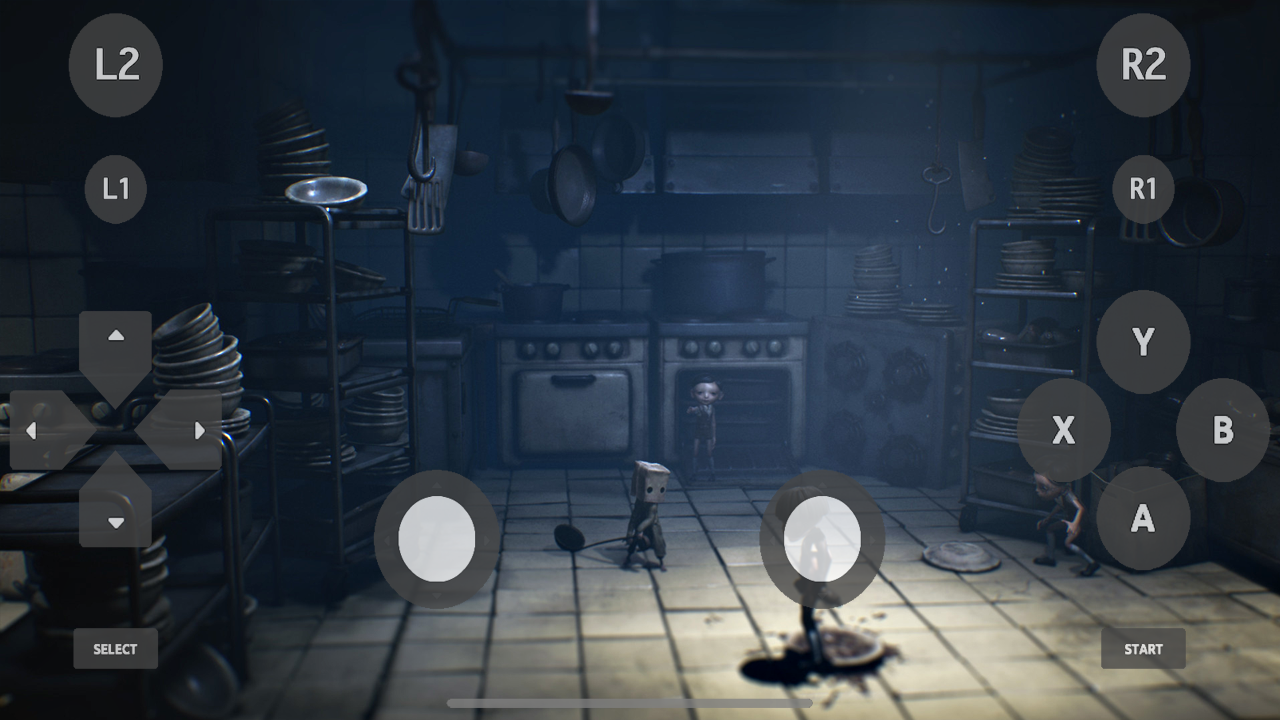The width and height of the screenshot is (1280, 720).
Task: Tap the D-pad down arrow
Action: click(115, 522)
